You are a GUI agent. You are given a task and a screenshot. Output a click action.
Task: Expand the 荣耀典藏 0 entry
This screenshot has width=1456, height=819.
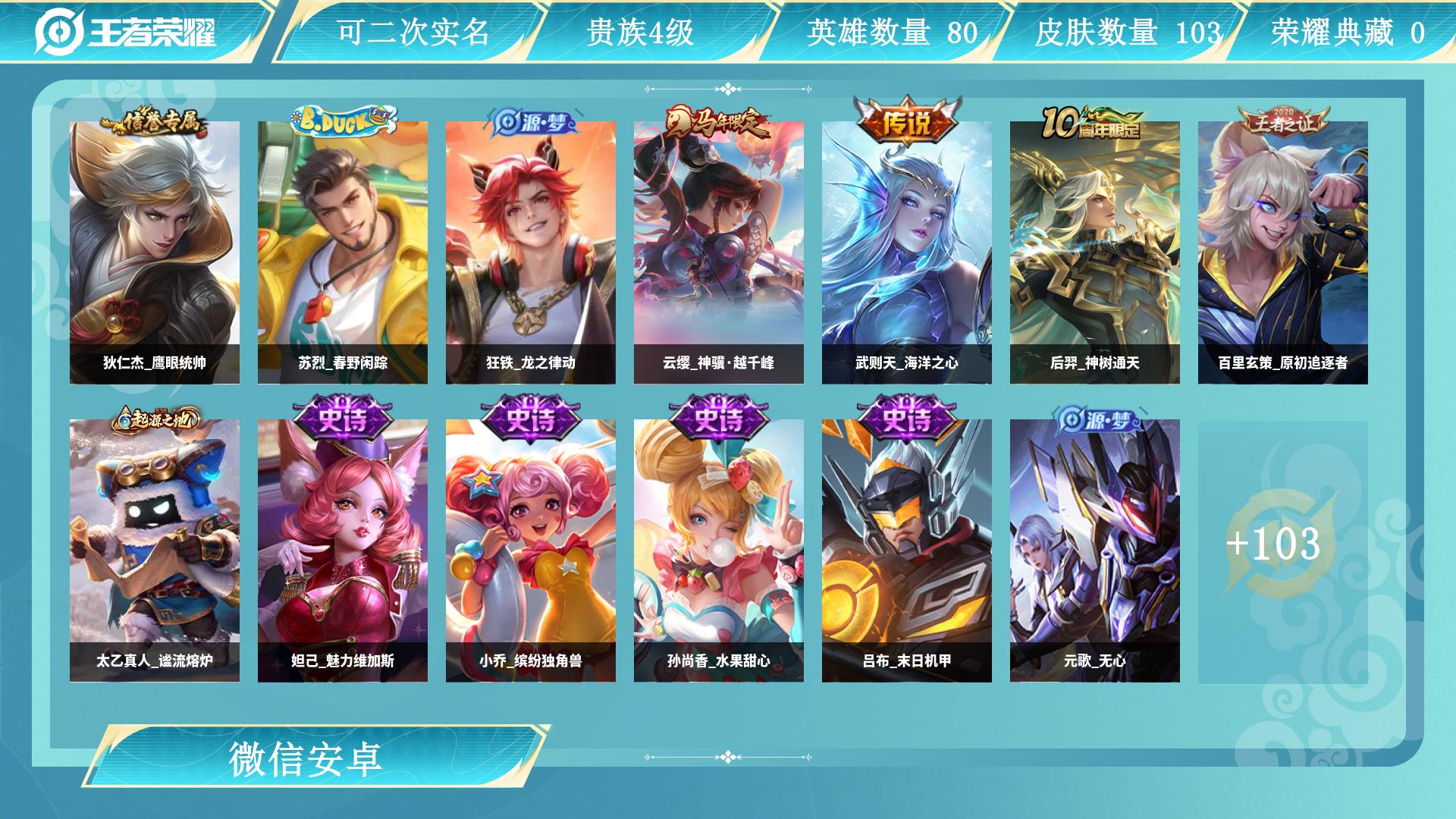(x=1351, y=32)
